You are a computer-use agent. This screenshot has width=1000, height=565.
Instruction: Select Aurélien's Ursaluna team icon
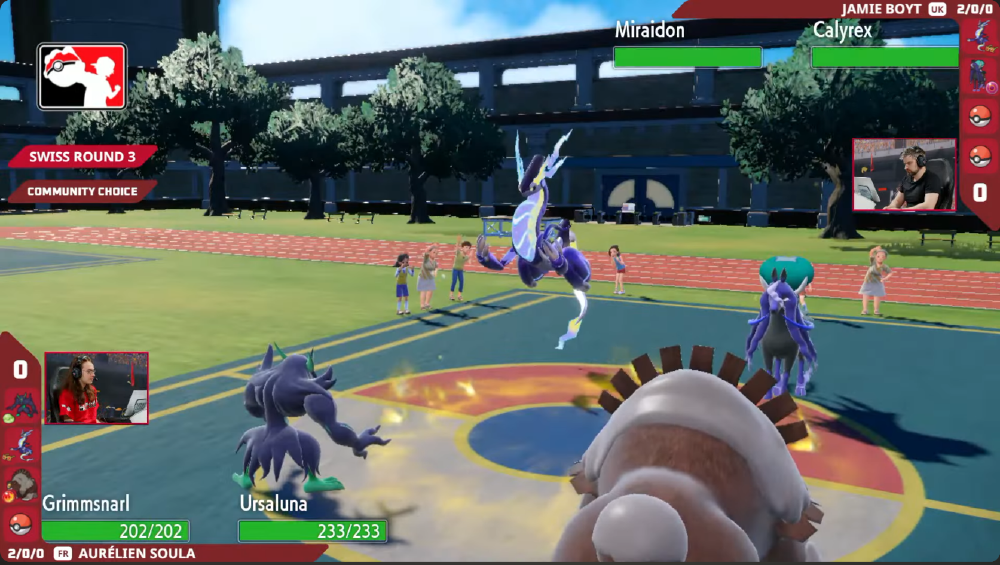20,484
